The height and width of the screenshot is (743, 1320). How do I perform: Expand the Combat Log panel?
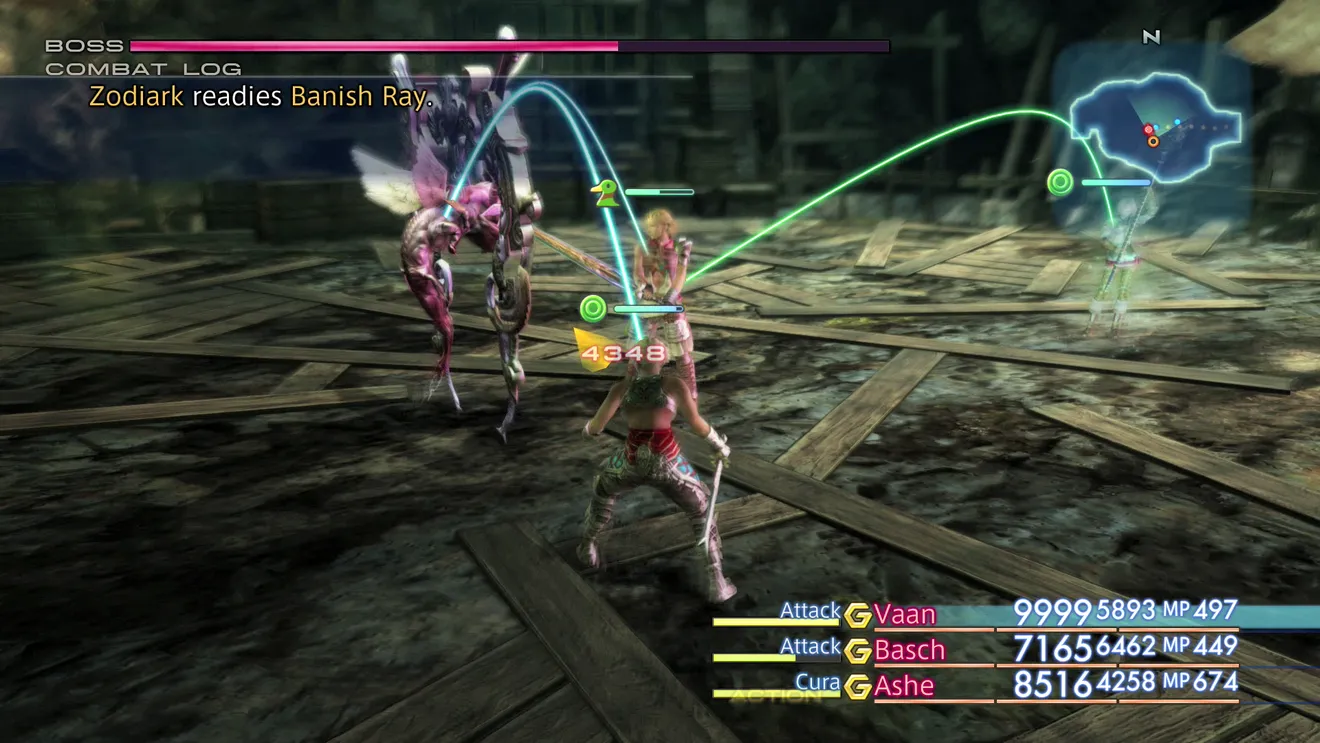coord(143,69)
